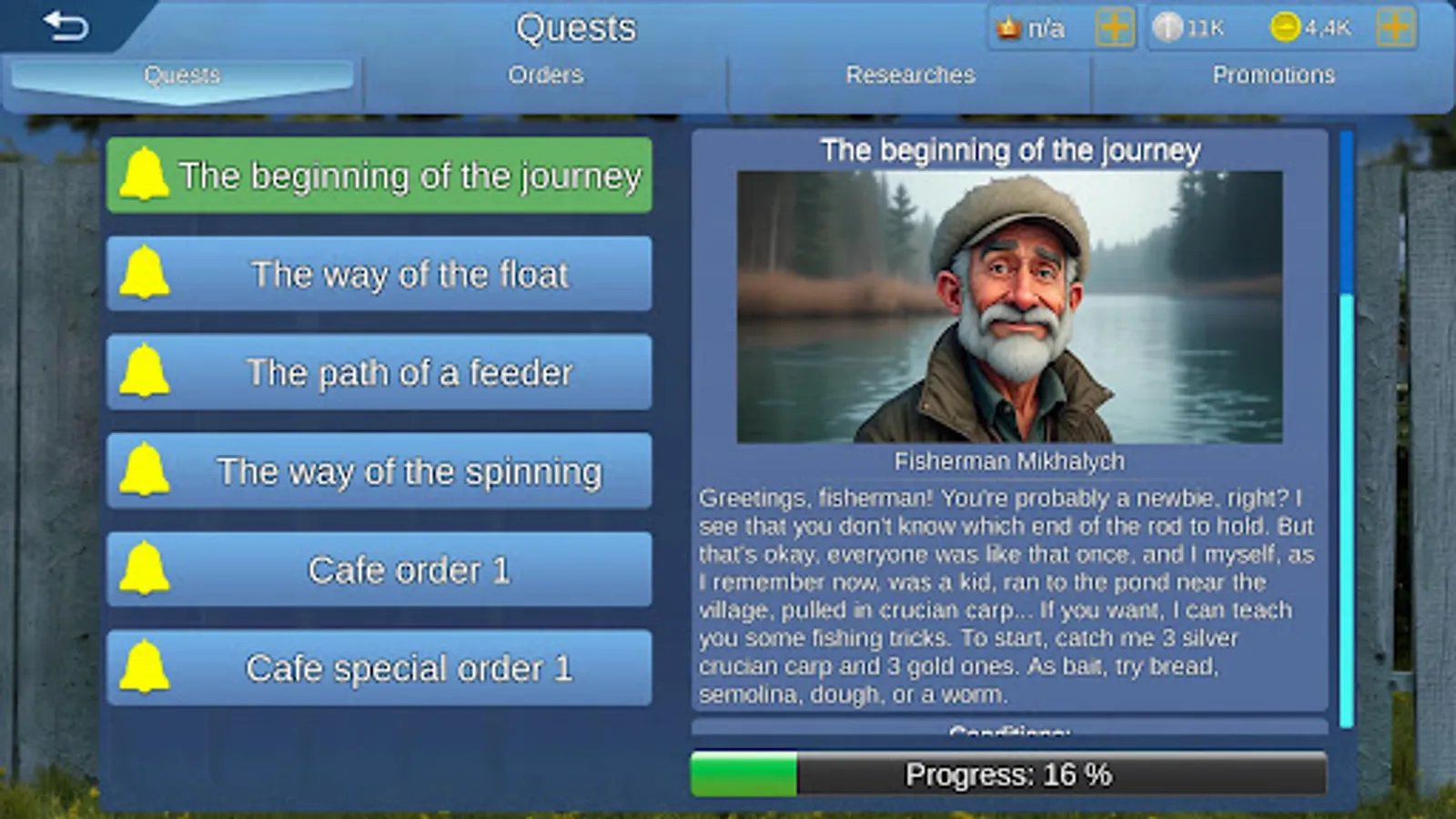Switch to the Promotions tab

[x=1274, y=75]
